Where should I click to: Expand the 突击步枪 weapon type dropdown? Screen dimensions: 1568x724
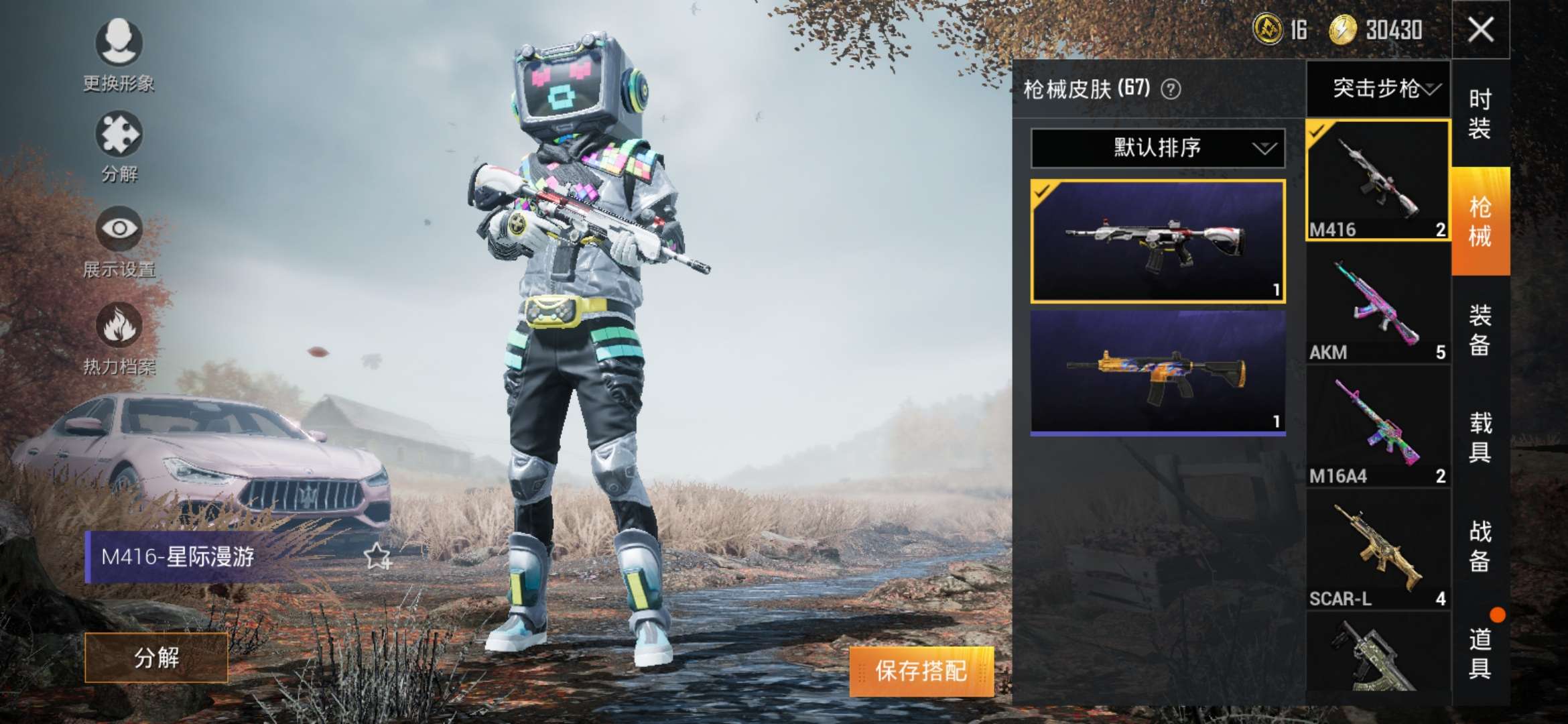pyautogui.click(x=1378, y=88)
